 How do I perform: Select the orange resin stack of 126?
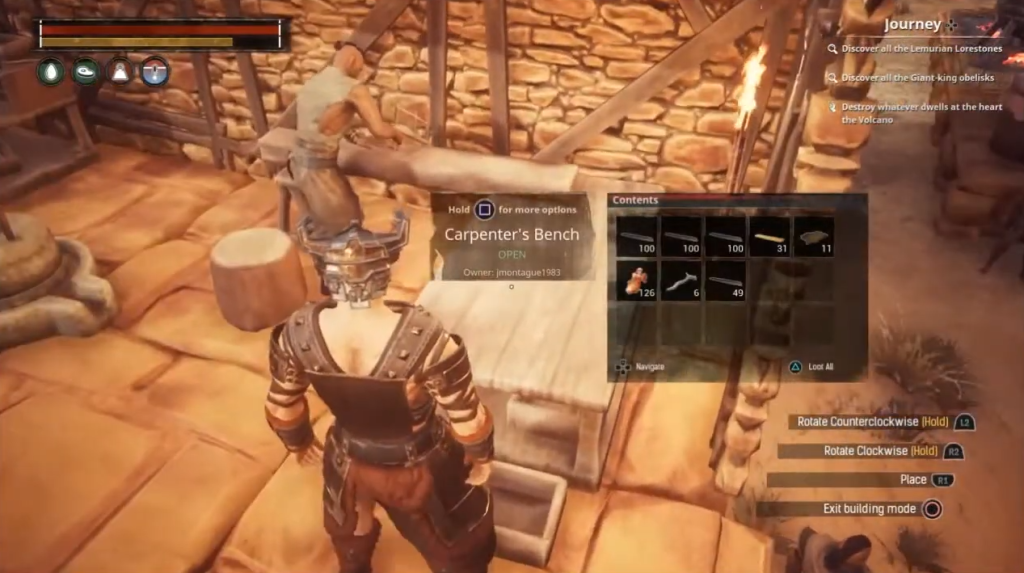click(636, 281)
